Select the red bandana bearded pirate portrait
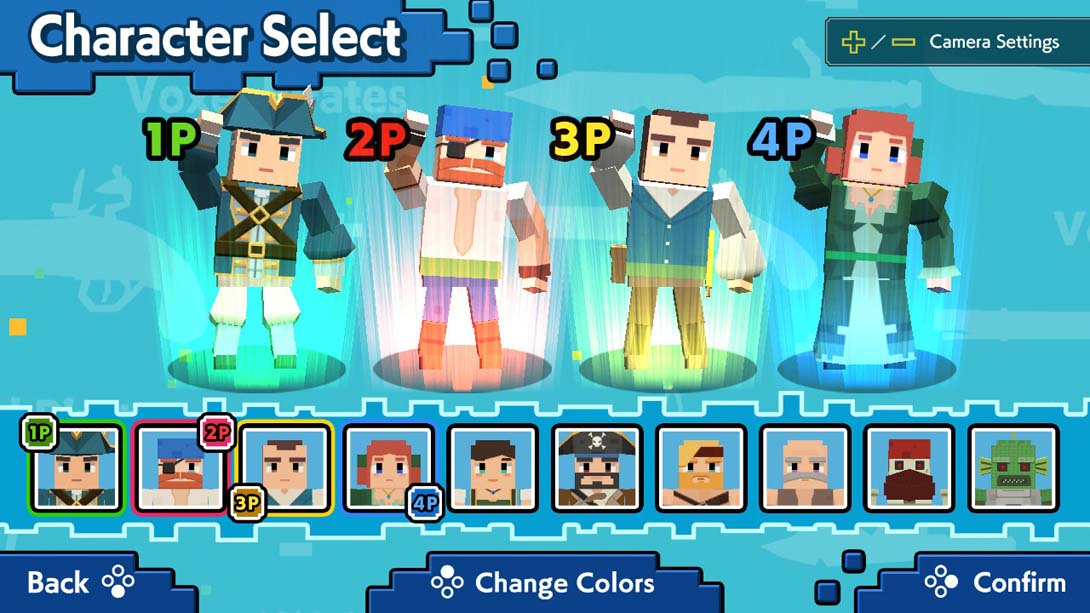1090x613 pixels. pos(909,469)
